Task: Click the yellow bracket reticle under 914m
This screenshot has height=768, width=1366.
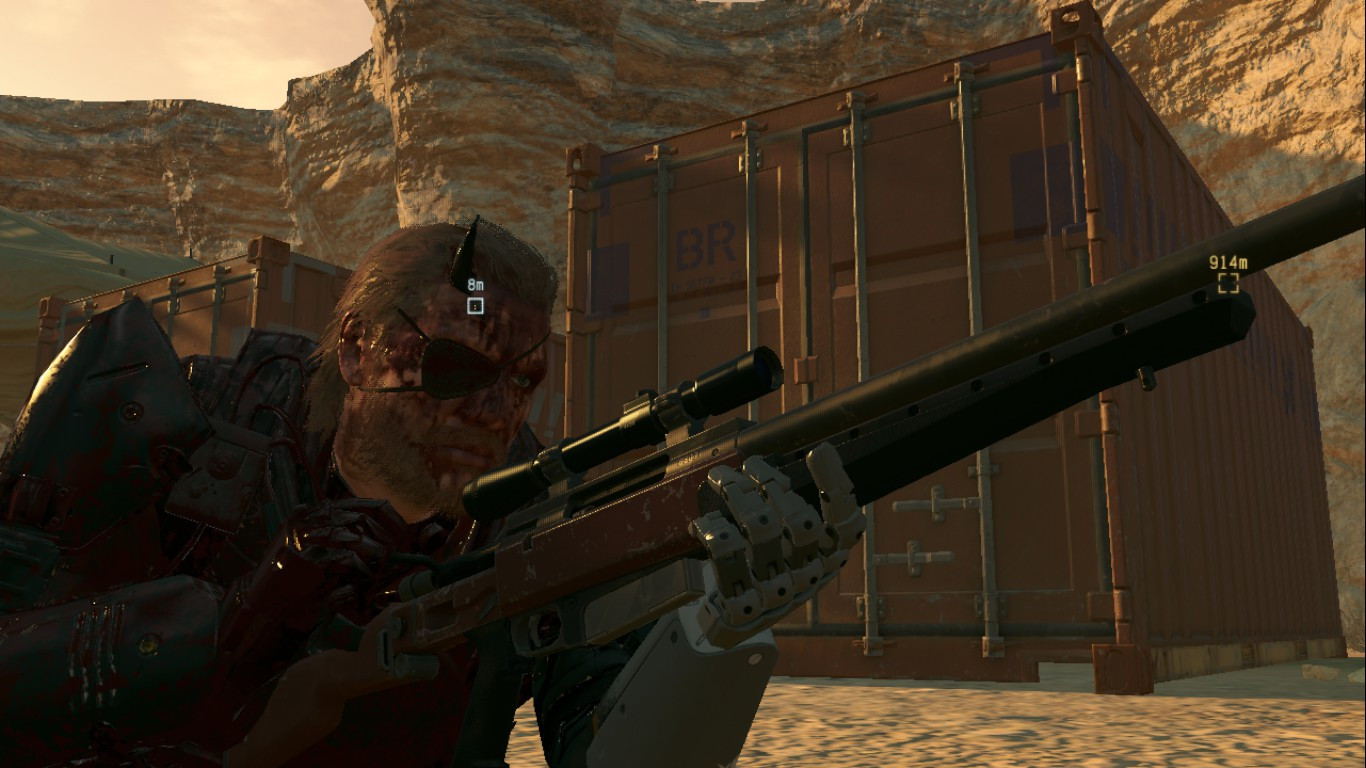Action: [1228, 283]
